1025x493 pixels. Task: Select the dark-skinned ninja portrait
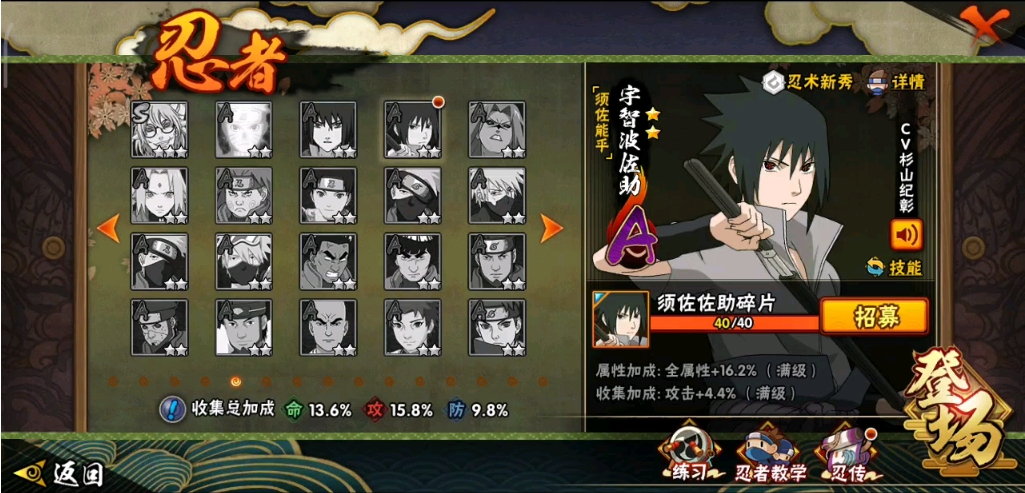[x=328, y=261]
